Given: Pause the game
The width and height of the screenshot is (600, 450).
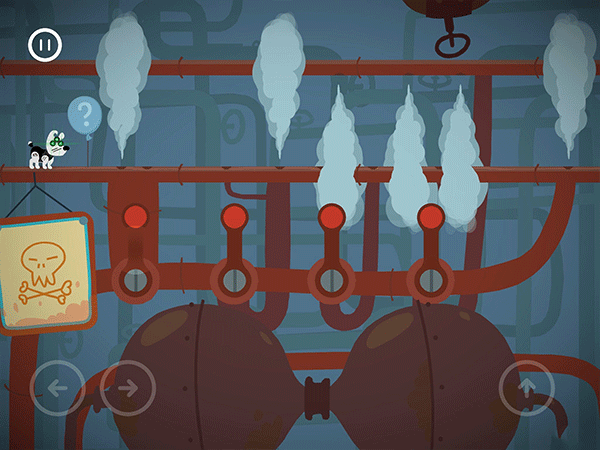Looking at the screenshot, I should tap(45, 45).
